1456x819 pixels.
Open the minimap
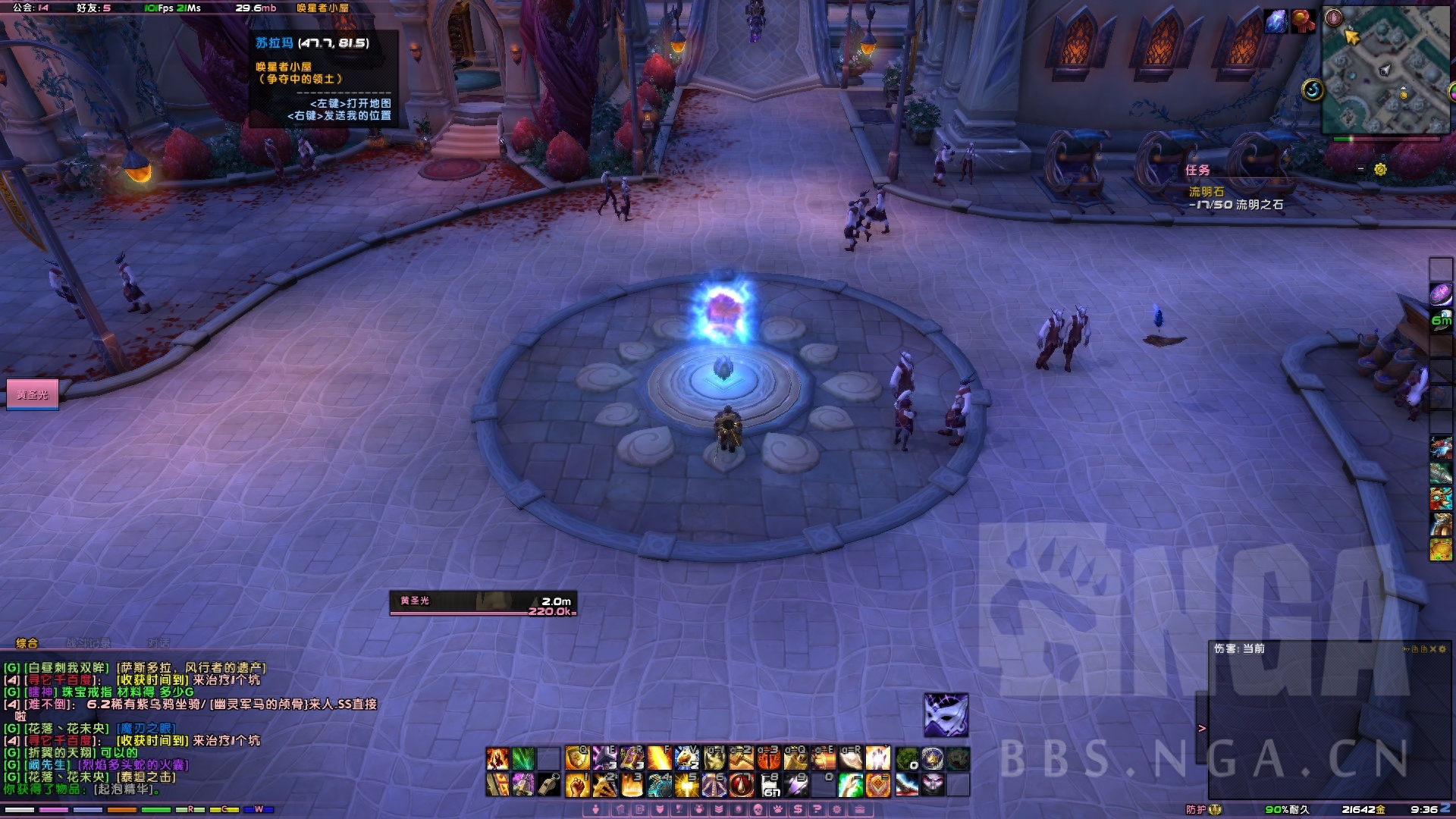click(x=1385, y=70)
